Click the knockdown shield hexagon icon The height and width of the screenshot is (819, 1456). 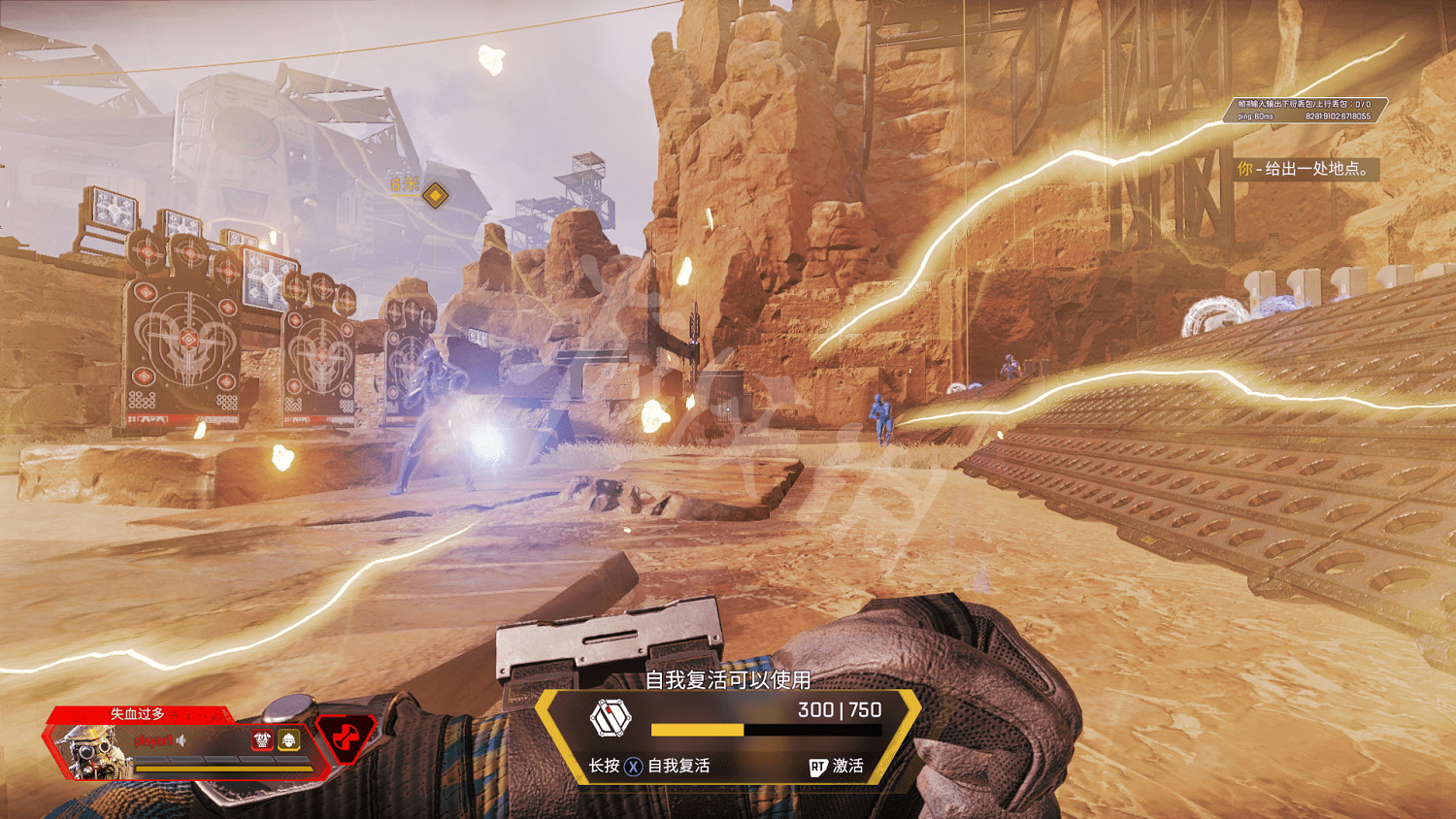point(611,719)
